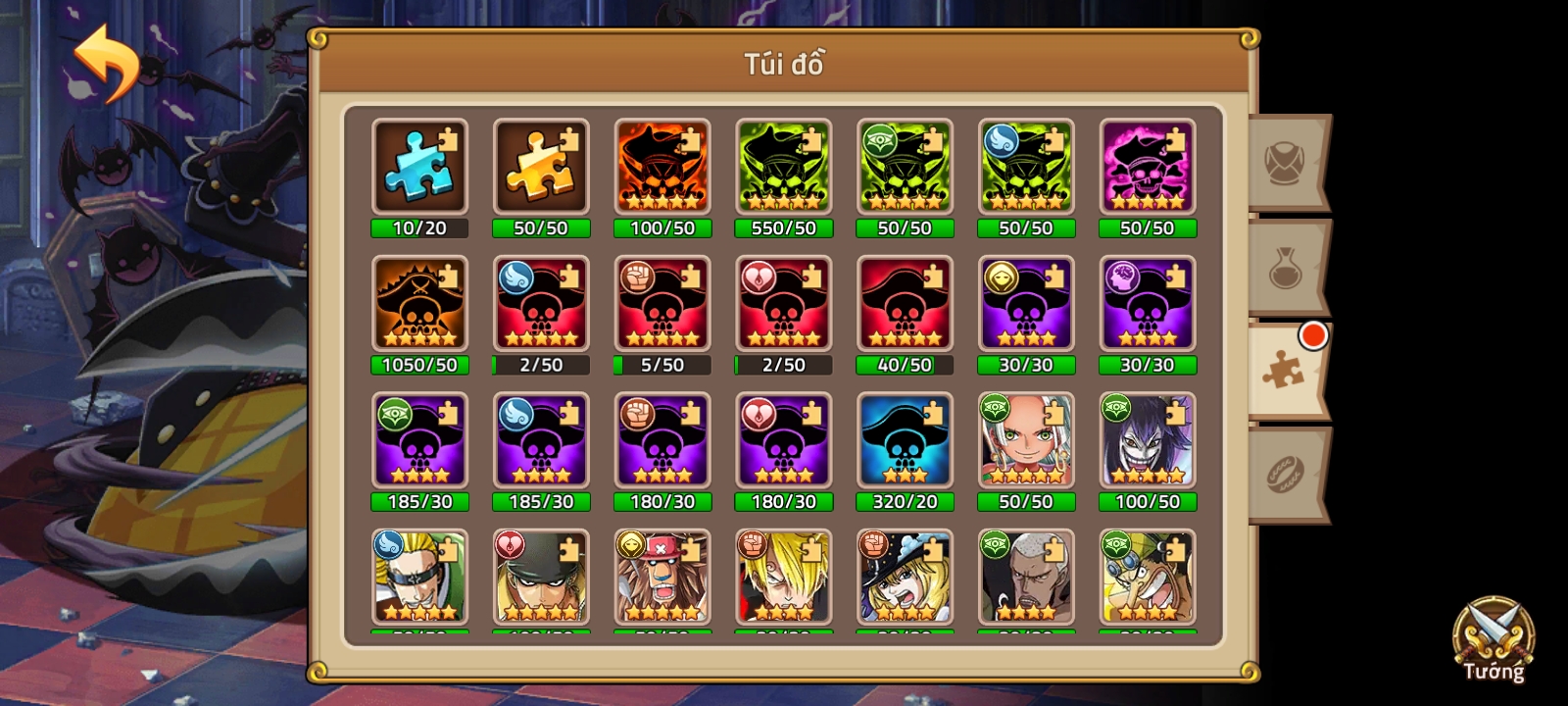Select the Chopper fragment in the bottom row
Image resolution: width=1568 pixels, height=706 pixels.
click(x=662, y=579)
